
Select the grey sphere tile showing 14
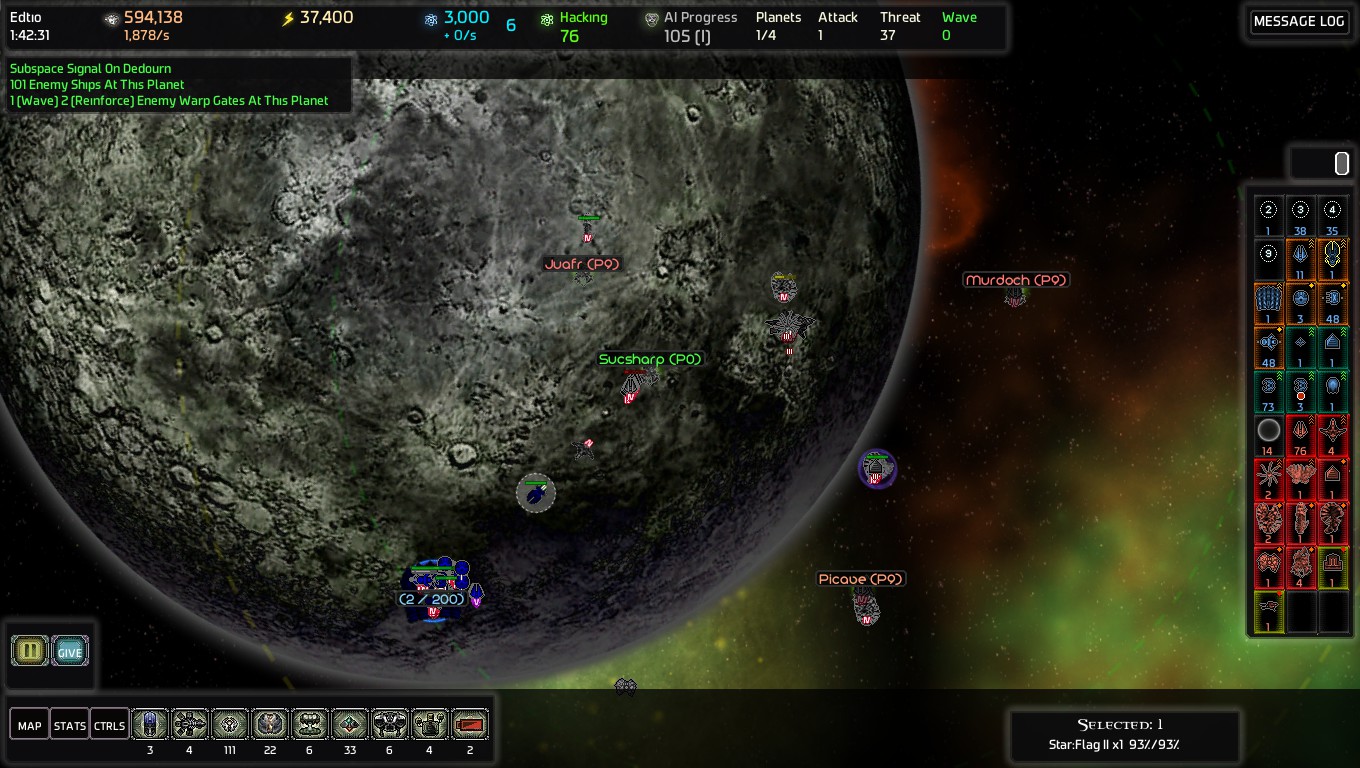pos(1269,435)
